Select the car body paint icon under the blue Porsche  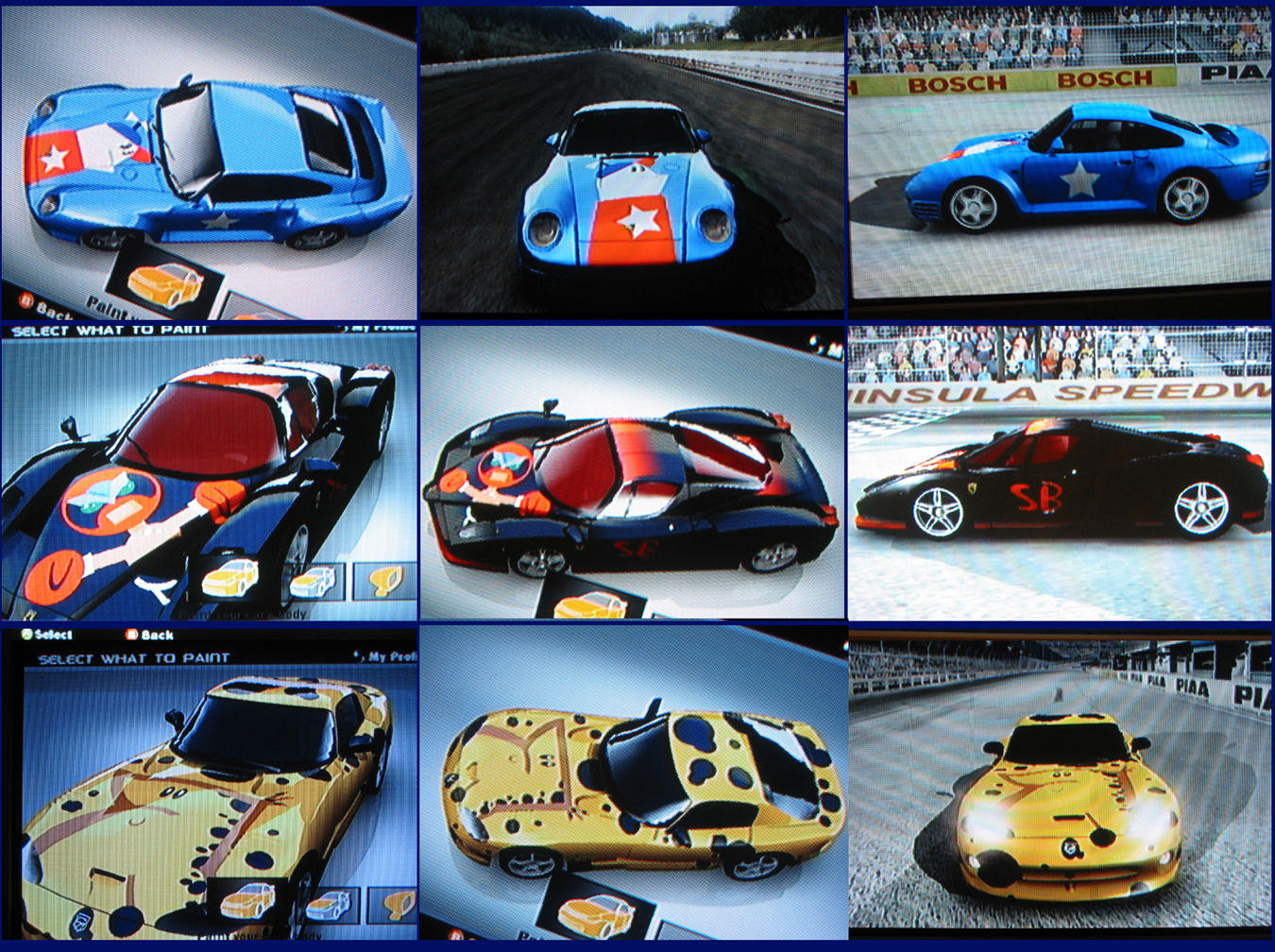click(x=165, y=283)
